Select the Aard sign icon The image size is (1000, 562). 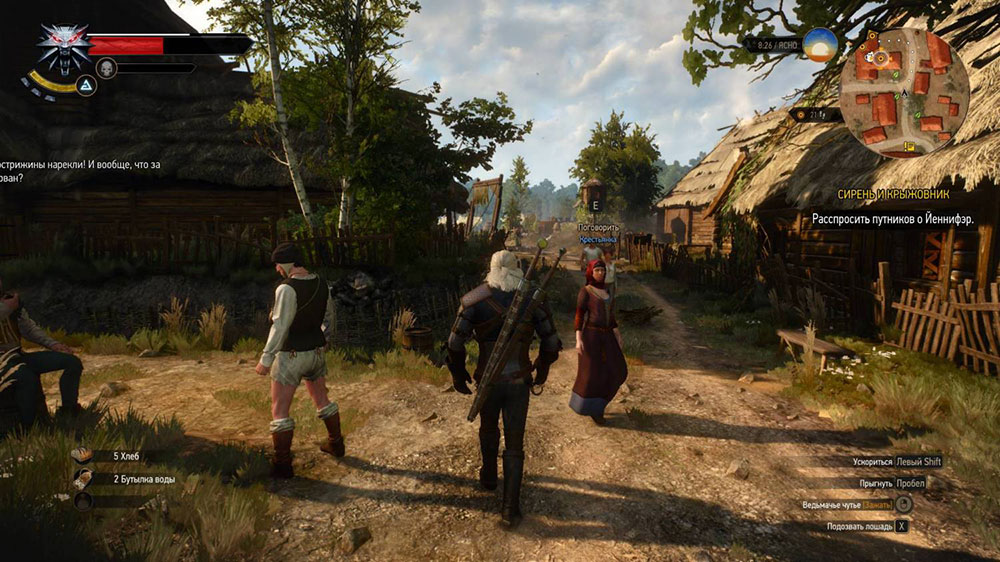click(86, 87)
